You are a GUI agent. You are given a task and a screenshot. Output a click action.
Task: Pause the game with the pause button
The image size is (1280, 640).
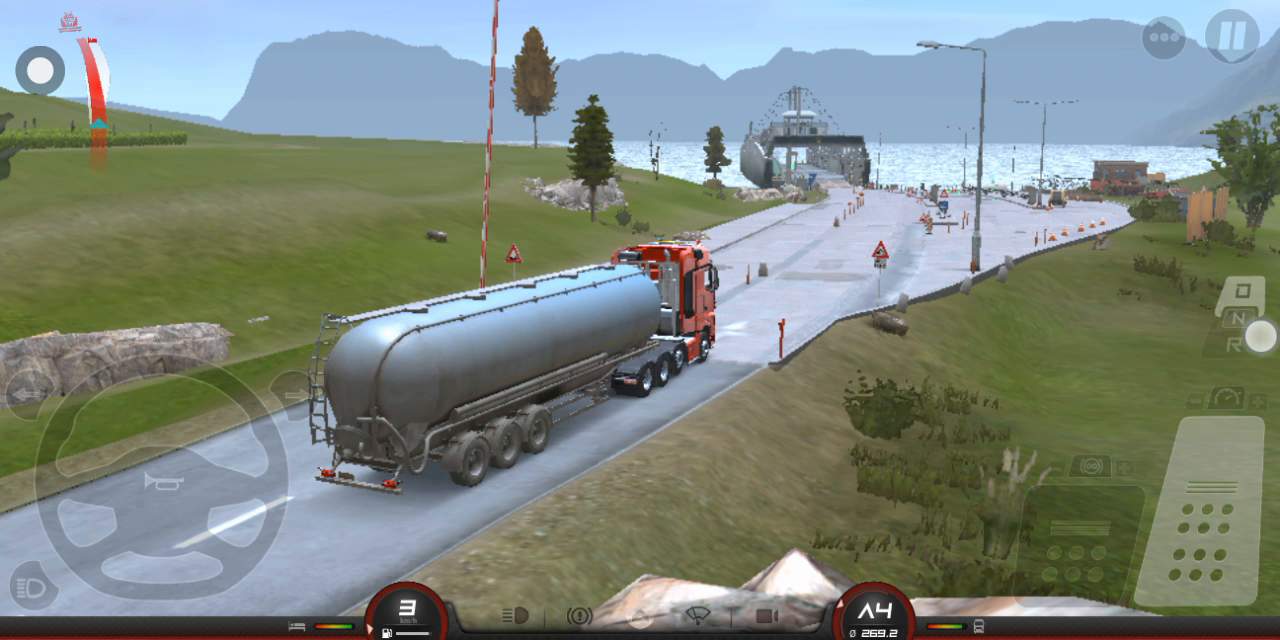1231,36
